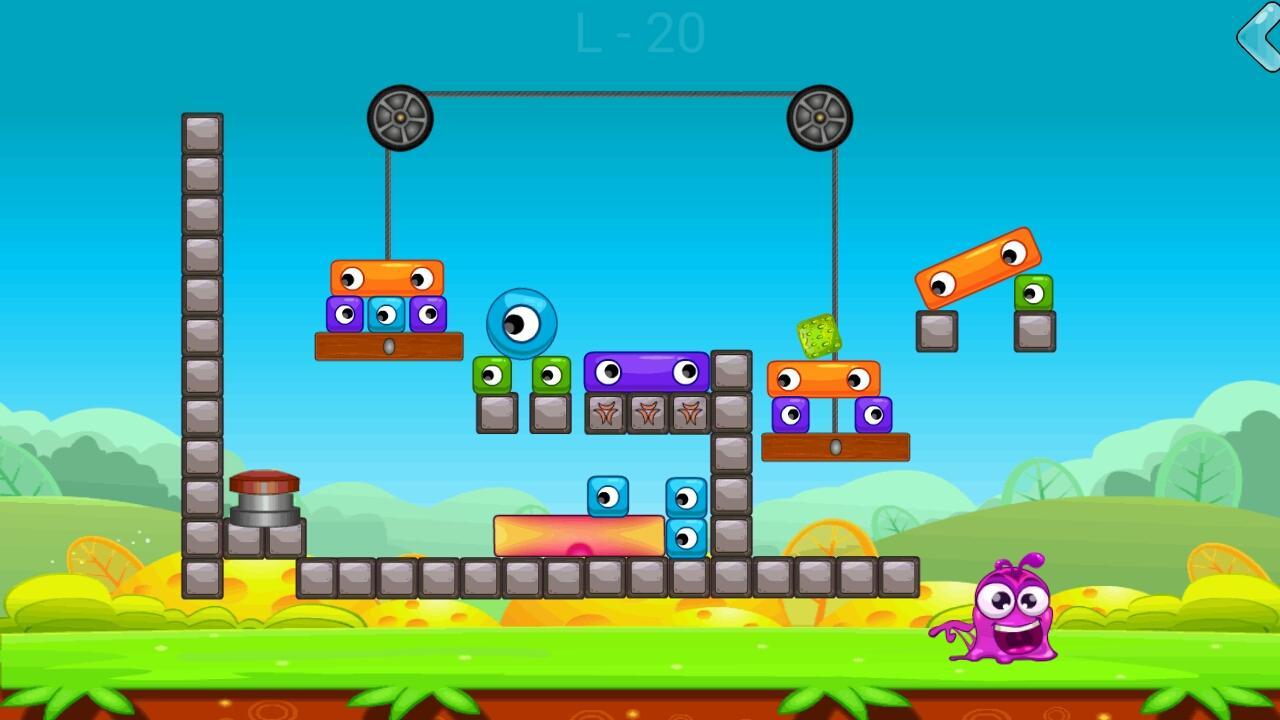Tap the cyan block beneath the left orange block
The height and width of the screenshot is (720, 1280).
[x=388, y=315]
